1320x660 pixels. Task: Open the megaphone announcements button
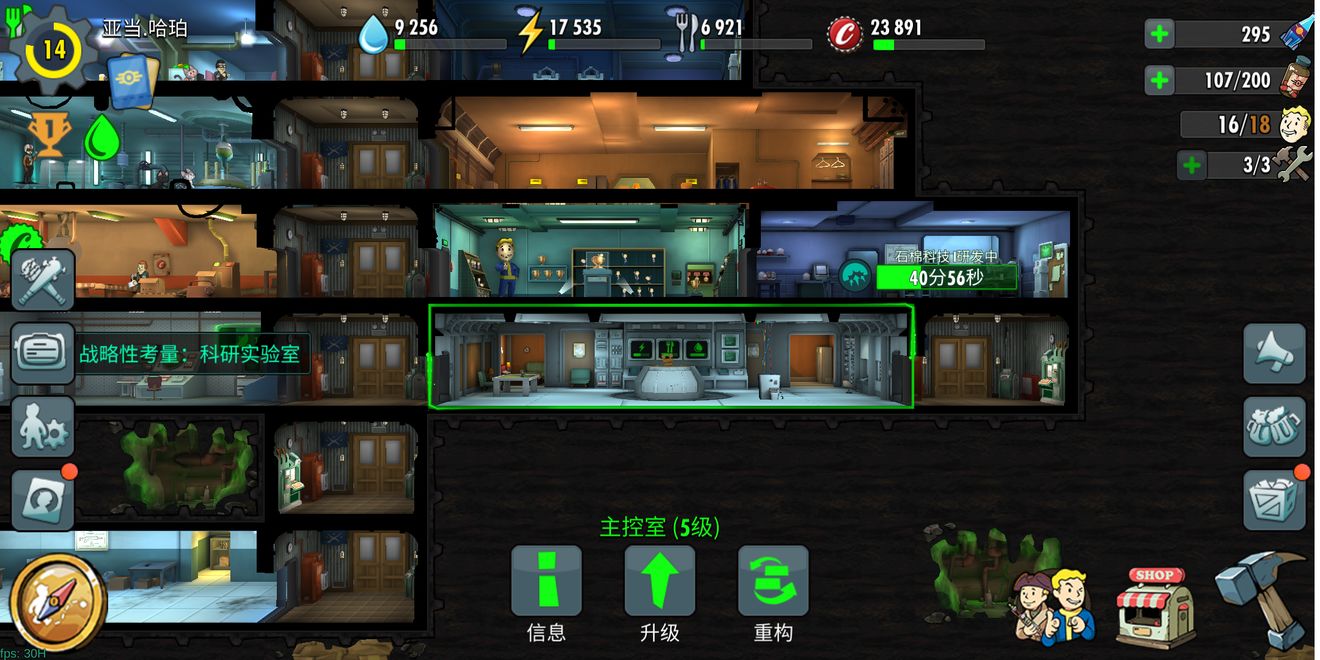coord(1274,353)
